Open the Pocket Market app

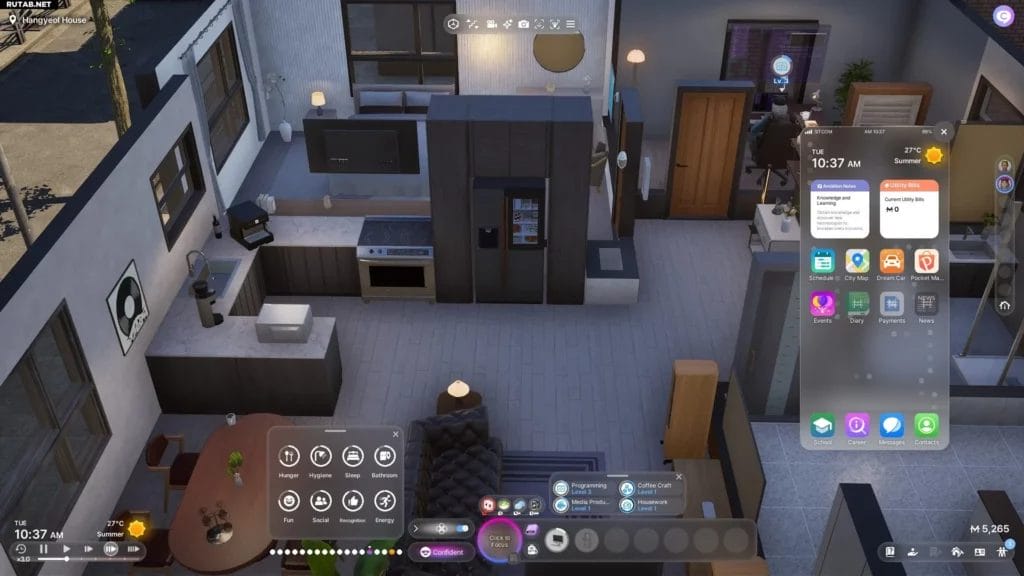click(x=926, y=262)
